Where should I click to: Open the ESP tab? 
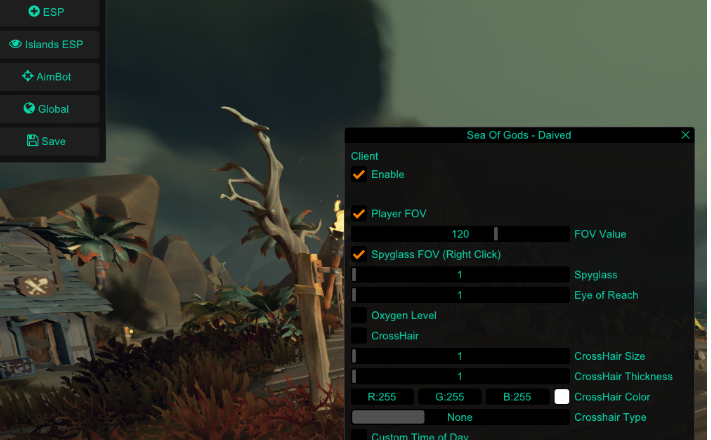(46, 12)
